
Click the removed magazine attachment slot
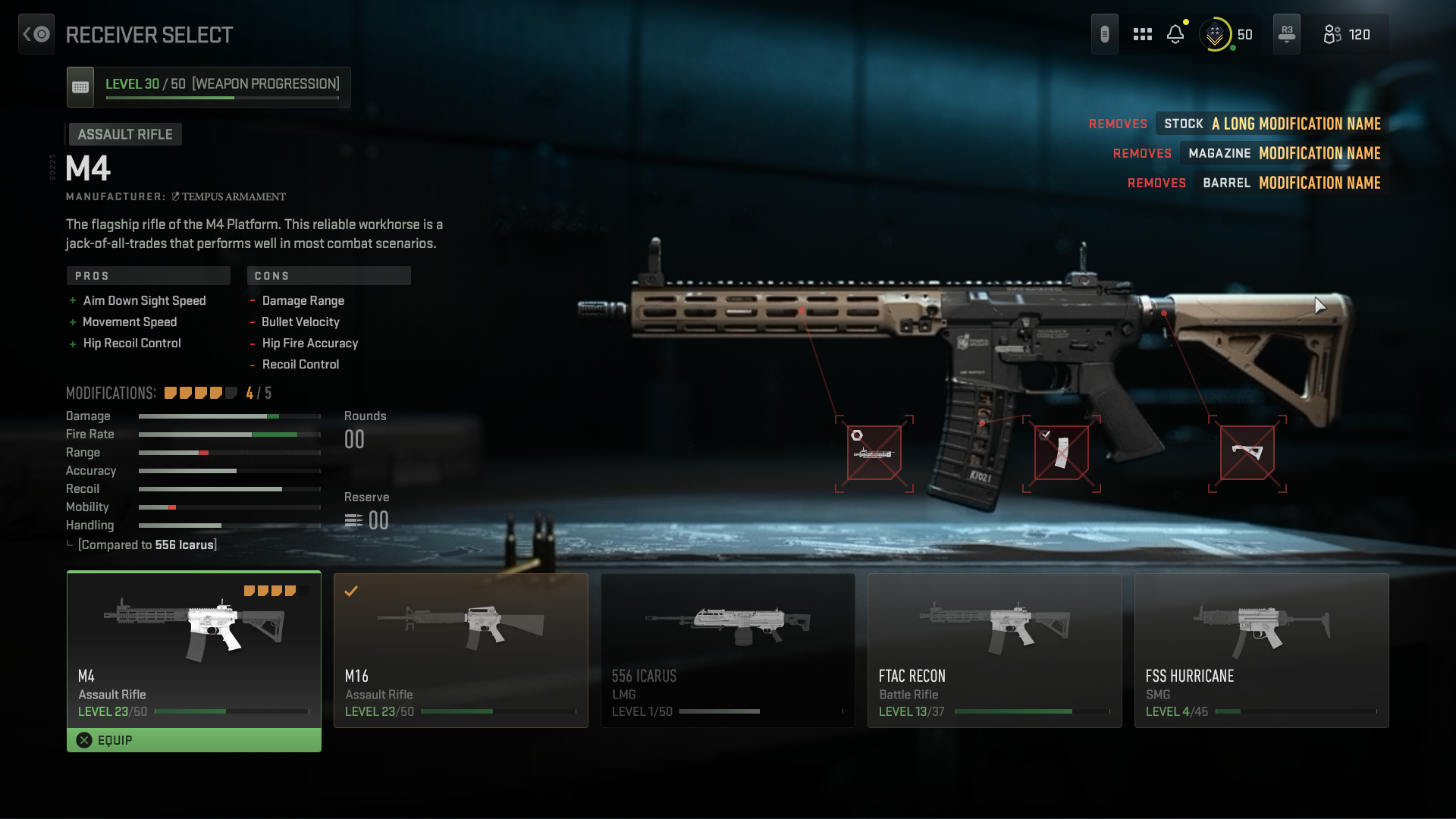(x=1061, y=453)
